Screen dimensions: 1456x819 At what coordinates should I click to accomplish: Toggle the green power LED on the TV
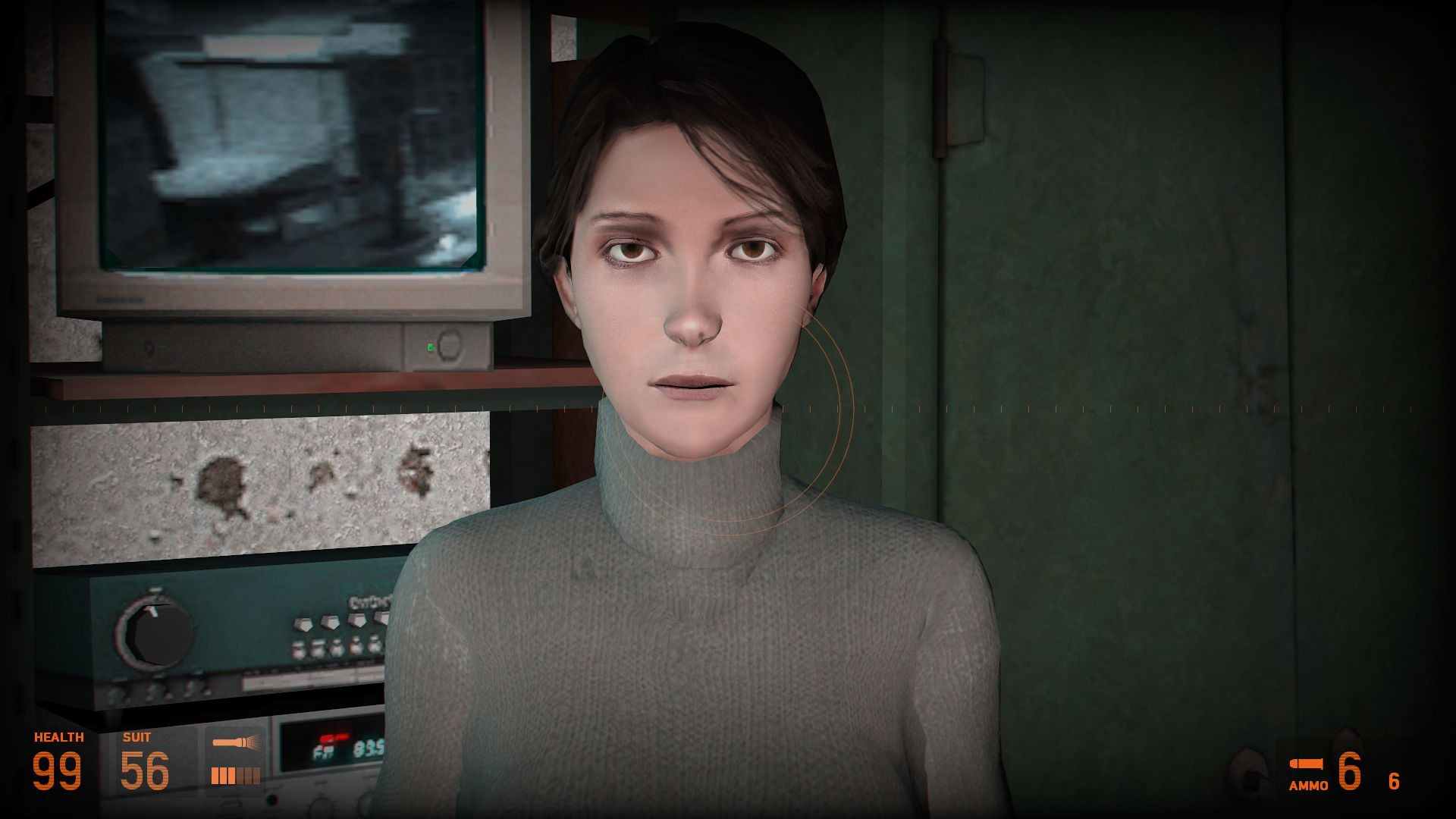[x=432, y=345]
